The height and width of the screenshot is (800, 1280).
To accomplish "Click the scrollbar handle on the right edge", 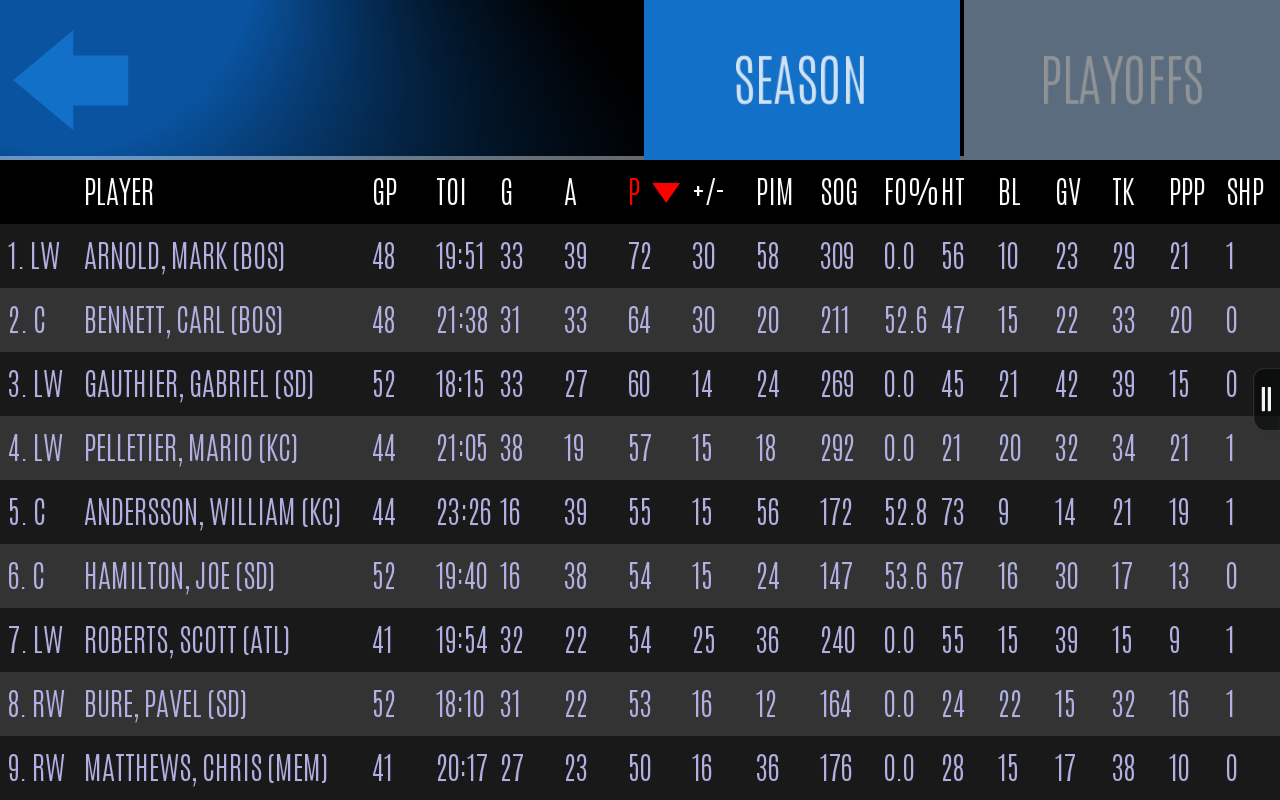I will (1264, 398).
